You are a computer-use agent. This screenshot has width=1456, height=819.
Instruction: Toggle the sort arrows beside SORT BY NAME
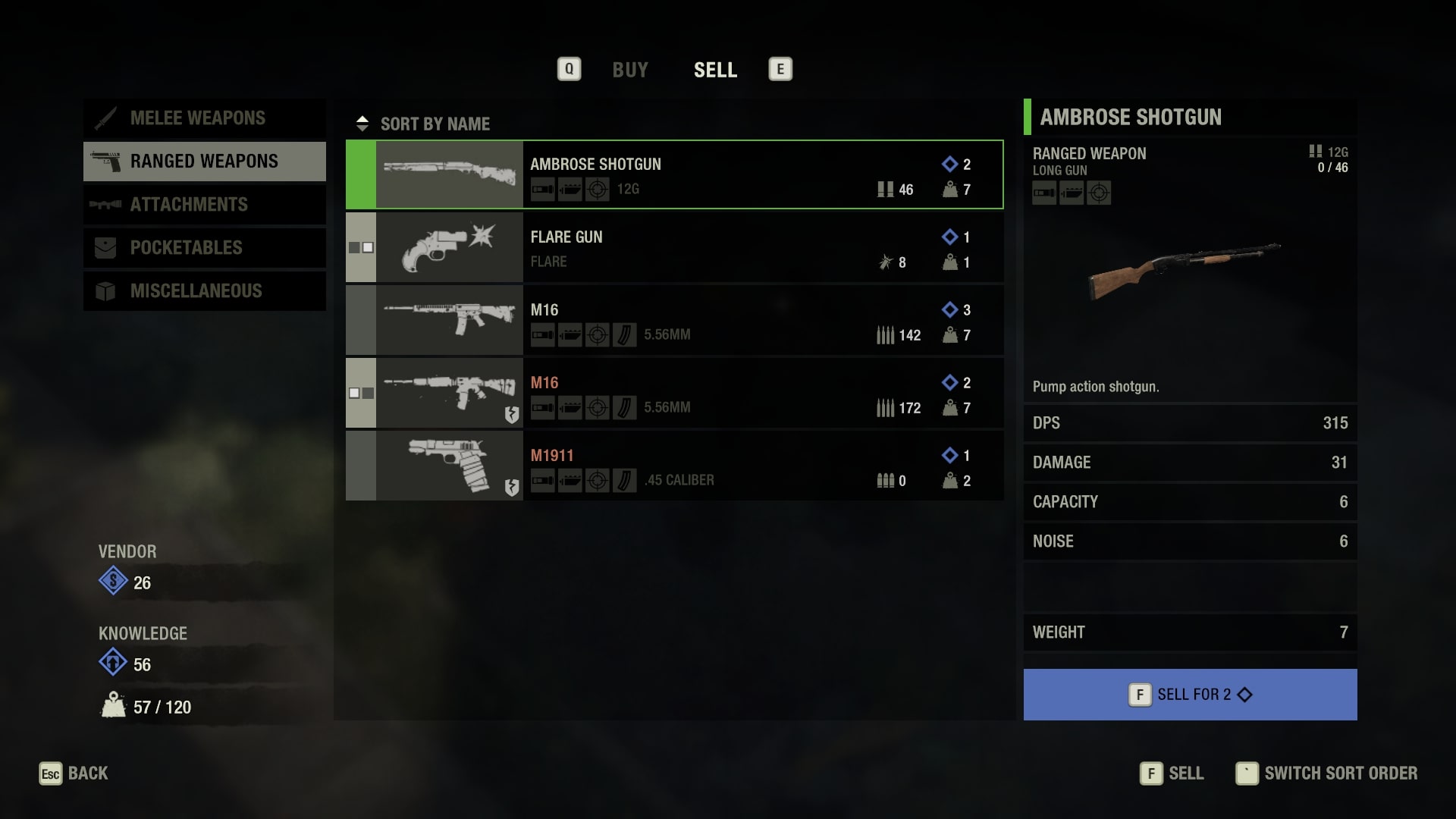(363, 123)
